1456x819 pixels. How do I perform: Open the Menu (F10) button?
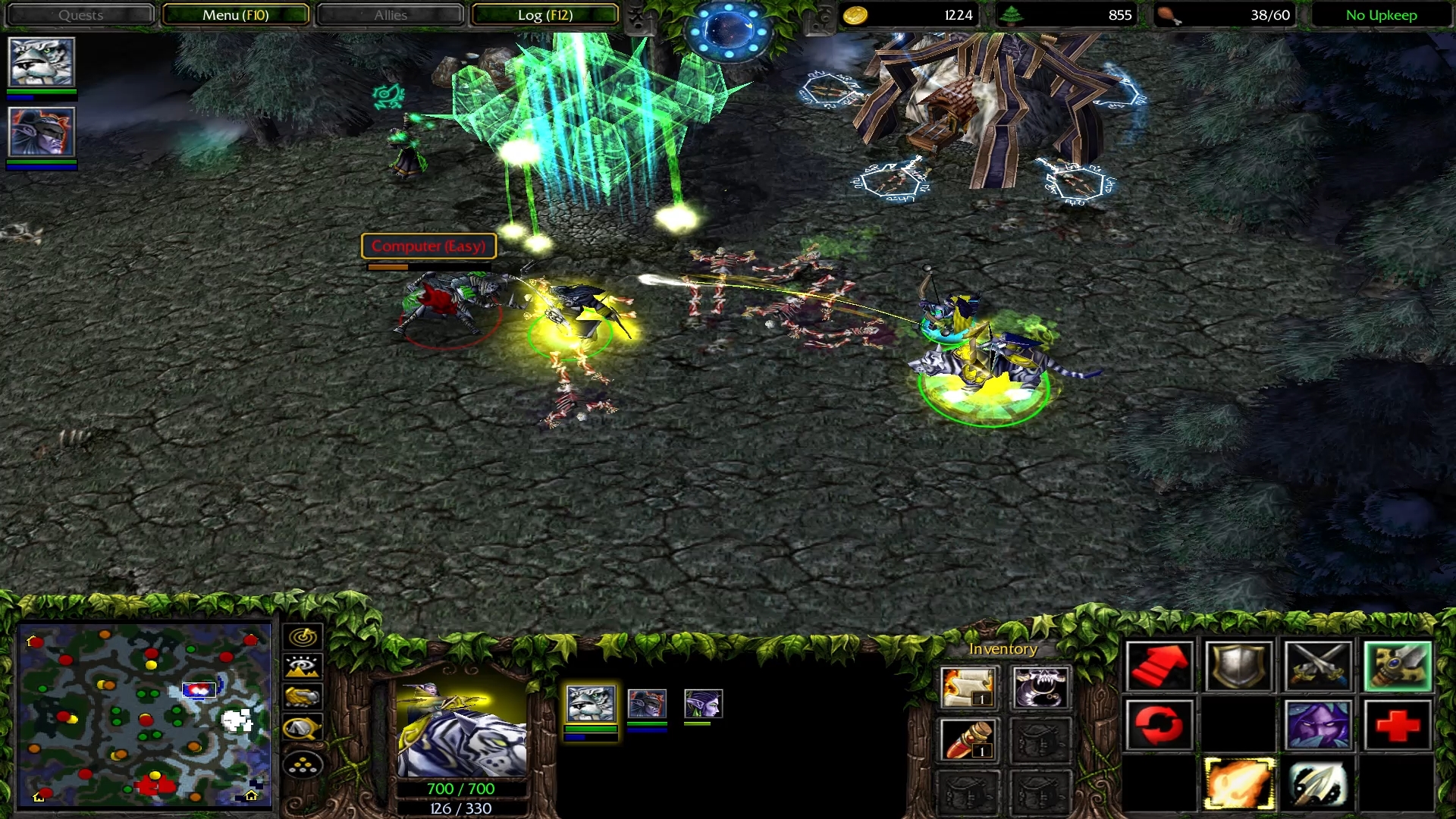[235, 15]
